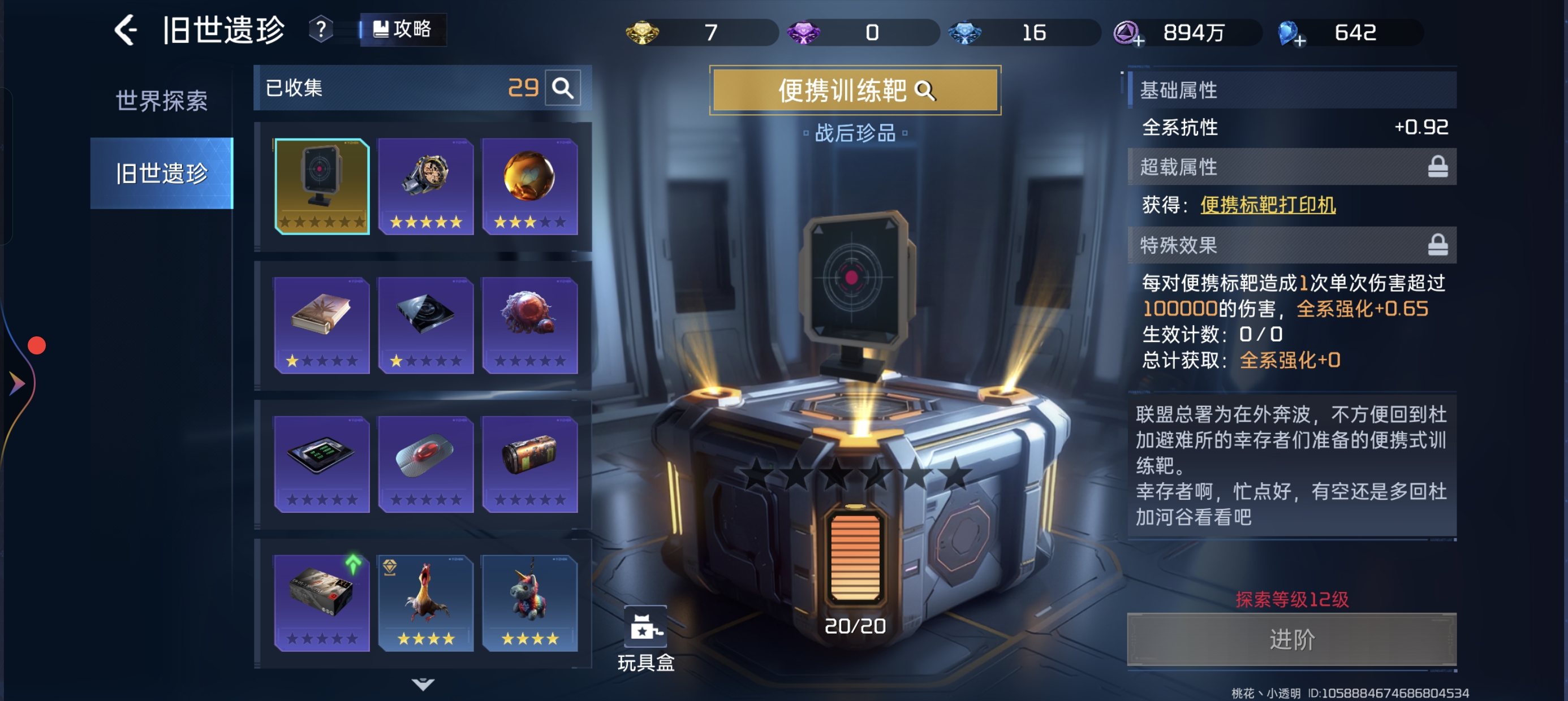
Task: Open the 攻略 strategy guide
Action: coord(403,29)
